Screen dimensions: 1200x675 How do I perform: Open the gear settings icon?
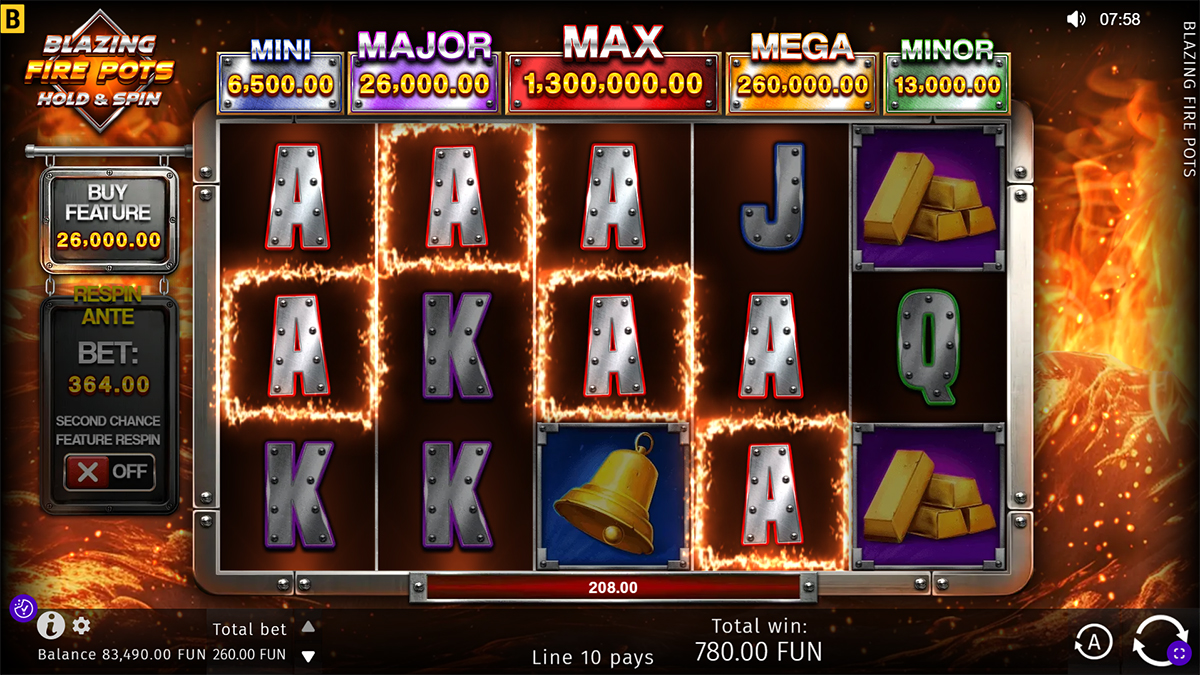[x=81, y=626]
